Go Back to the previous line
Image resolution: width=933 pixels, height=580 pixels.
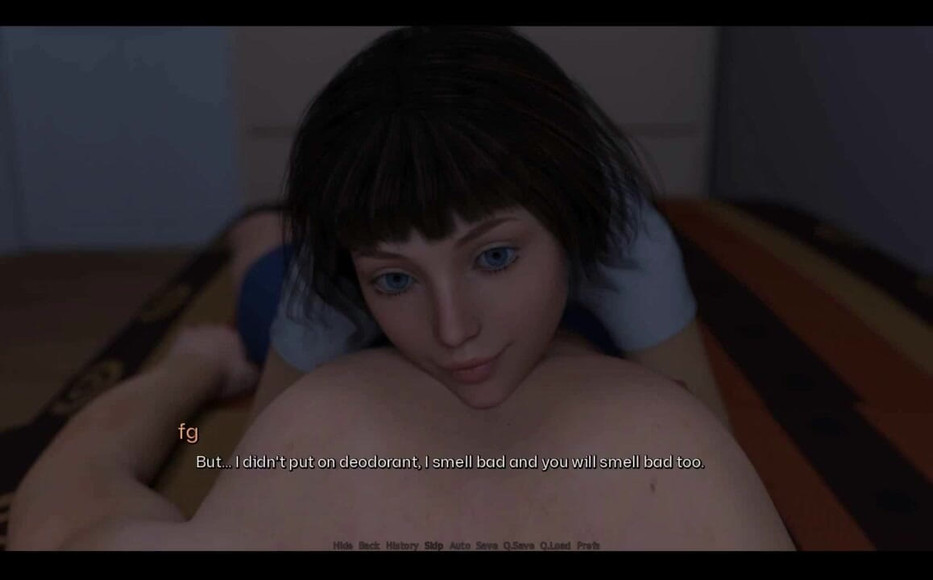pos(369,546)
